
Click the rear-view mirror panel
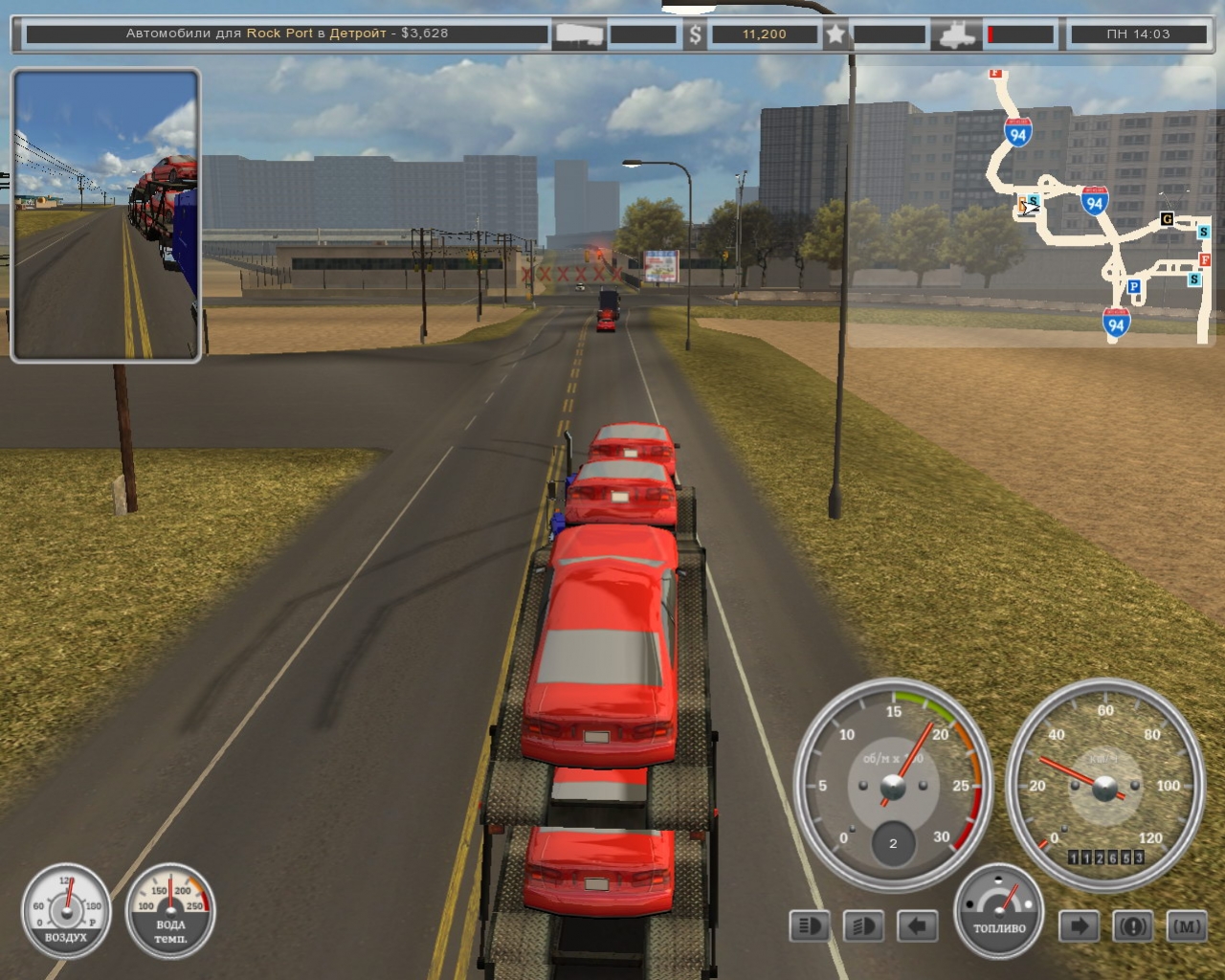105,215
